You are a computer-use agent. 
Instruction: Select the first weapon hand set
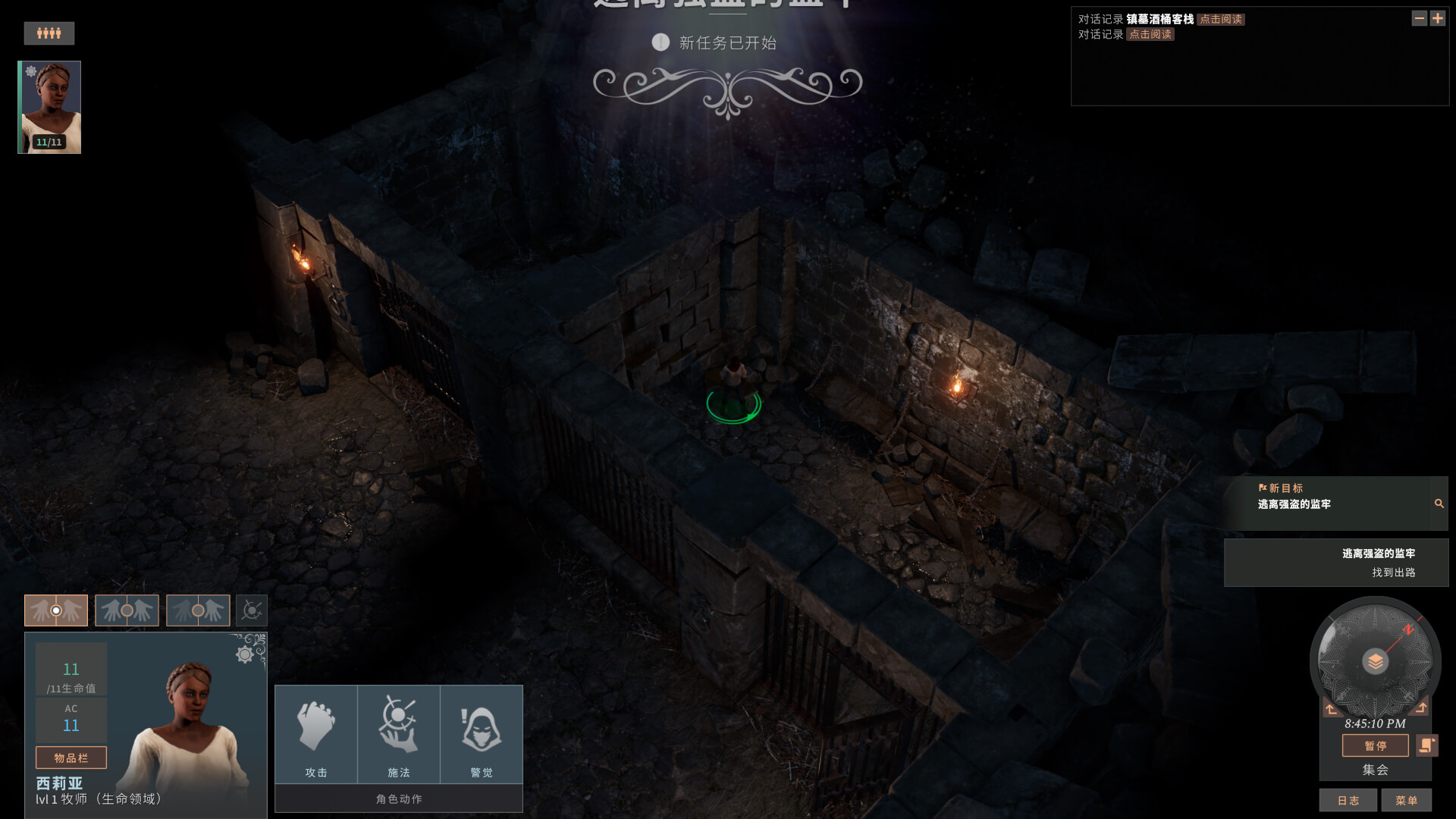pyautogui.click(x=56, y=610)
